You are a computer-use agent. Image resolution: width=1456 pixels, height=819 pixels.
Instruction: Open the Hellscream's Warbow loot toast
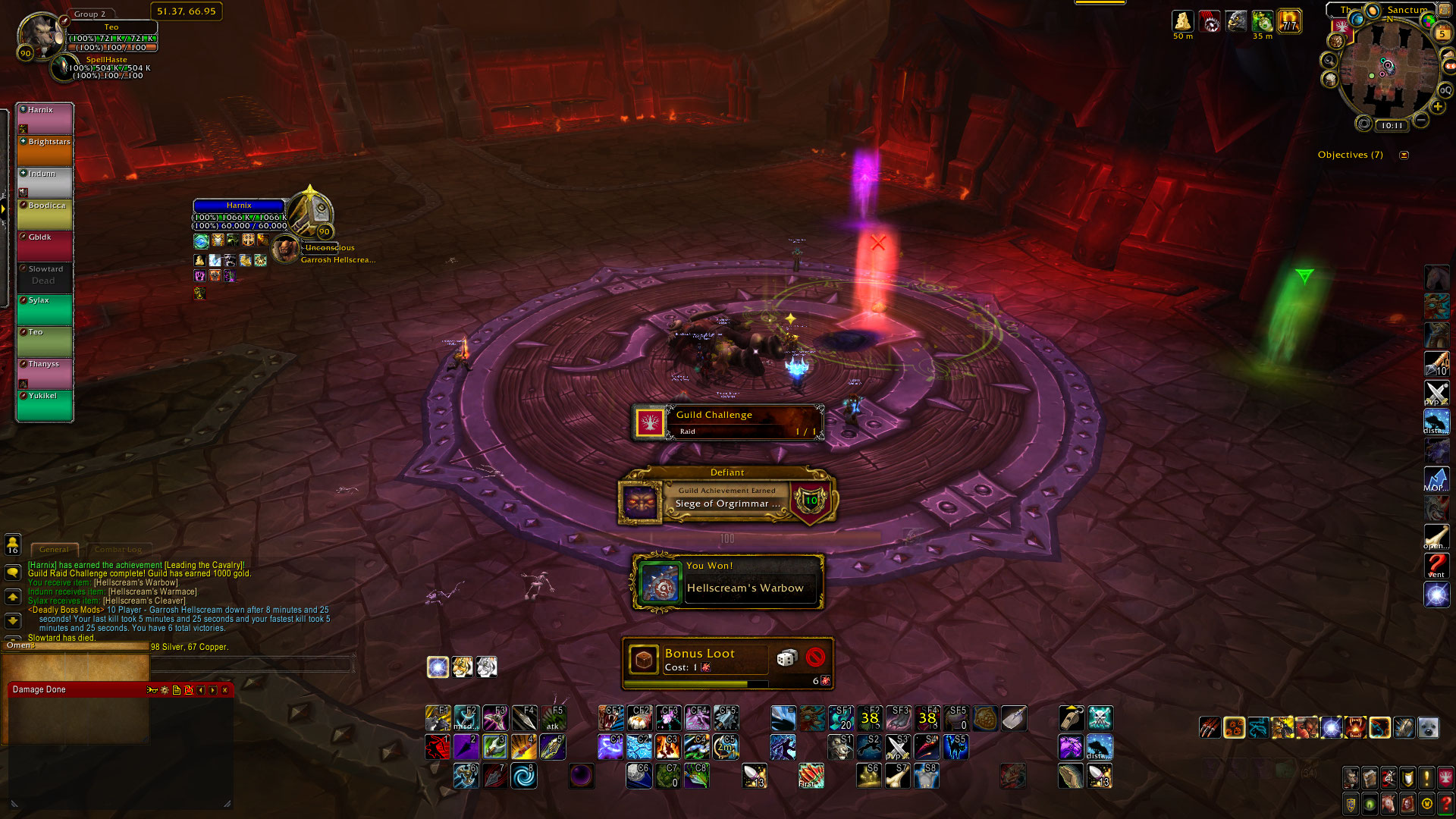point(727,582)
